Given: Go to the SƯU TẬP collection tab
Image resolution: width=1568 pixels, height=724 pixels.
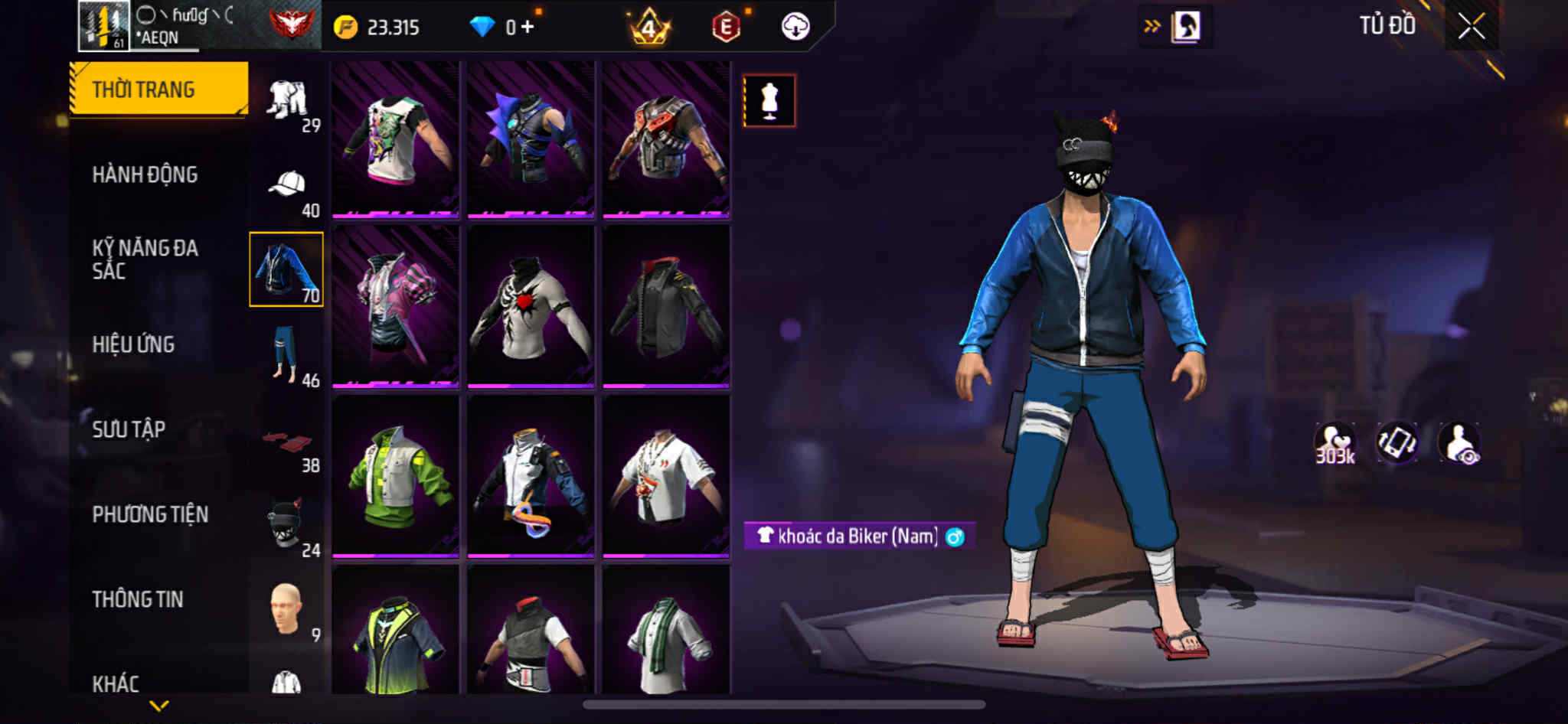Looking at the screenshot, I should (129, 429).
